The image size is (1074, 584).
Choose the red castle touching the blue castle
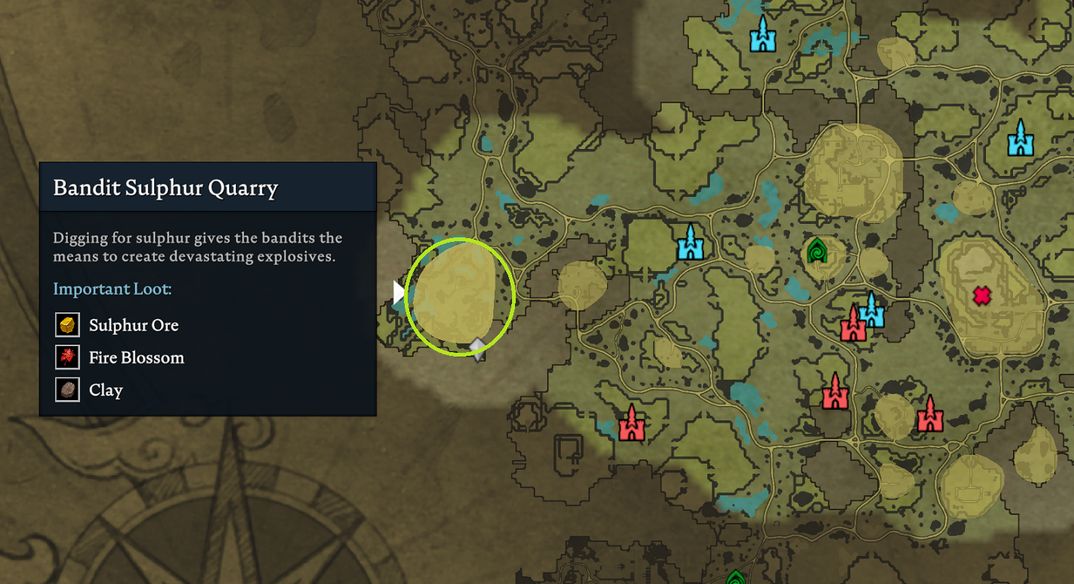[853, 325]
